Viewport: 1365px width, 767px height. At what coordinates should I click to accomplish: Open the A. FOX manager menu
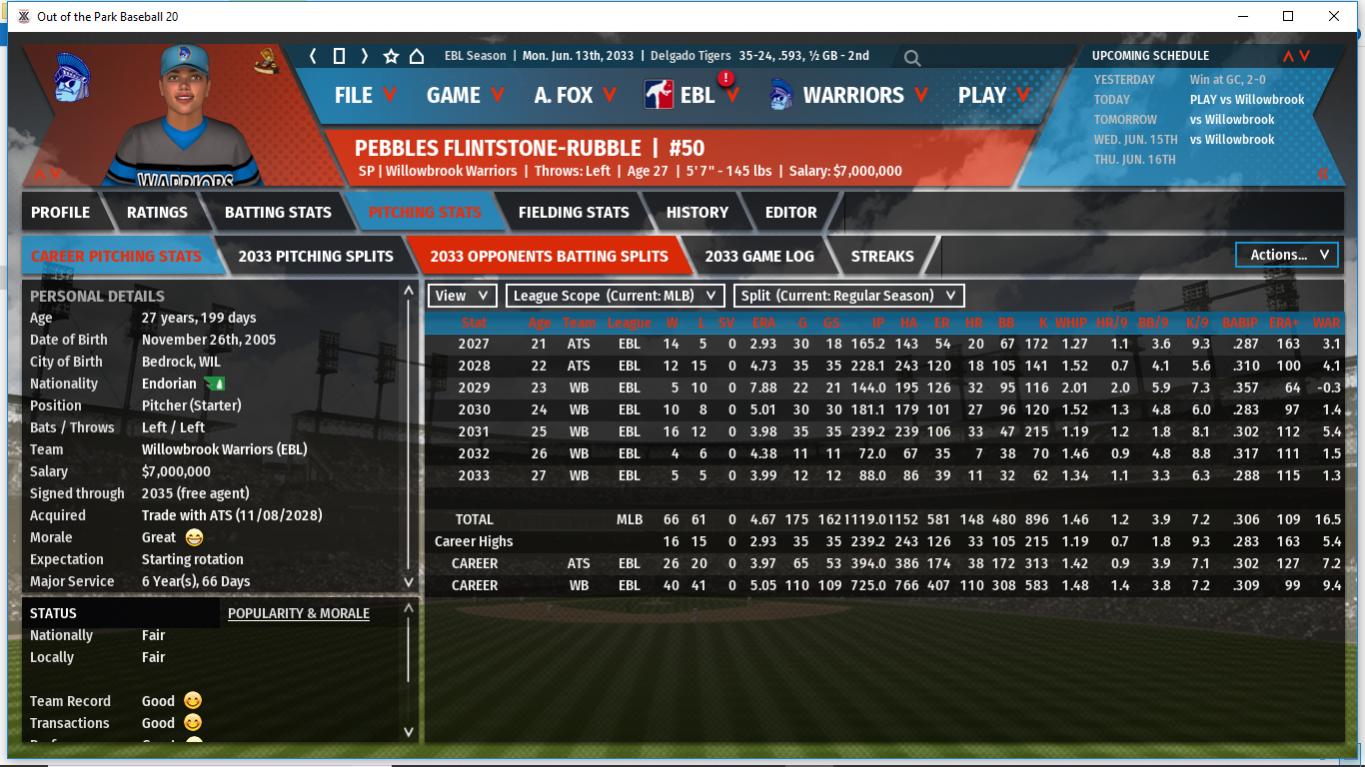(x=575, y=95)
